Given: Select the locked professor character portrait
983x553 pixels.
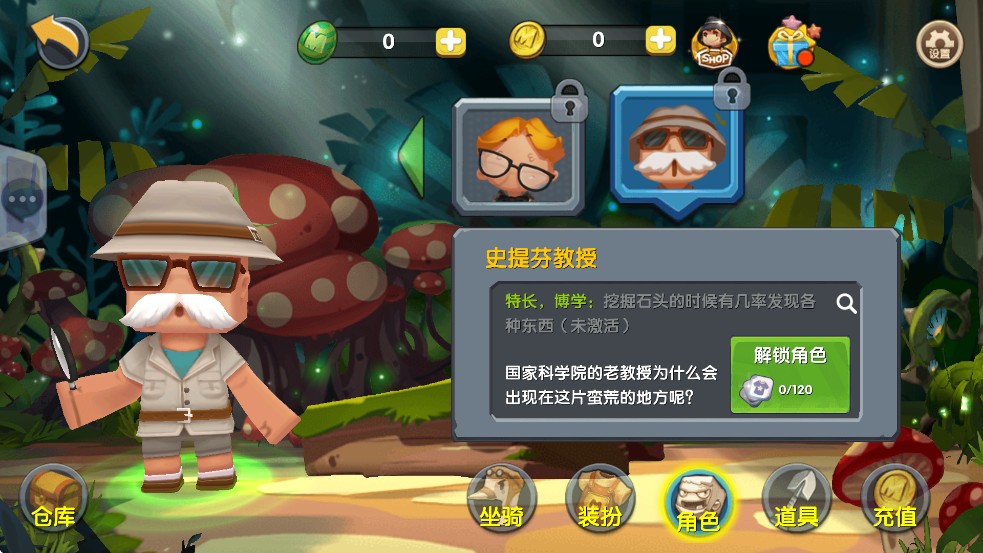Looking at the screenshot, I should click(676, 148).
